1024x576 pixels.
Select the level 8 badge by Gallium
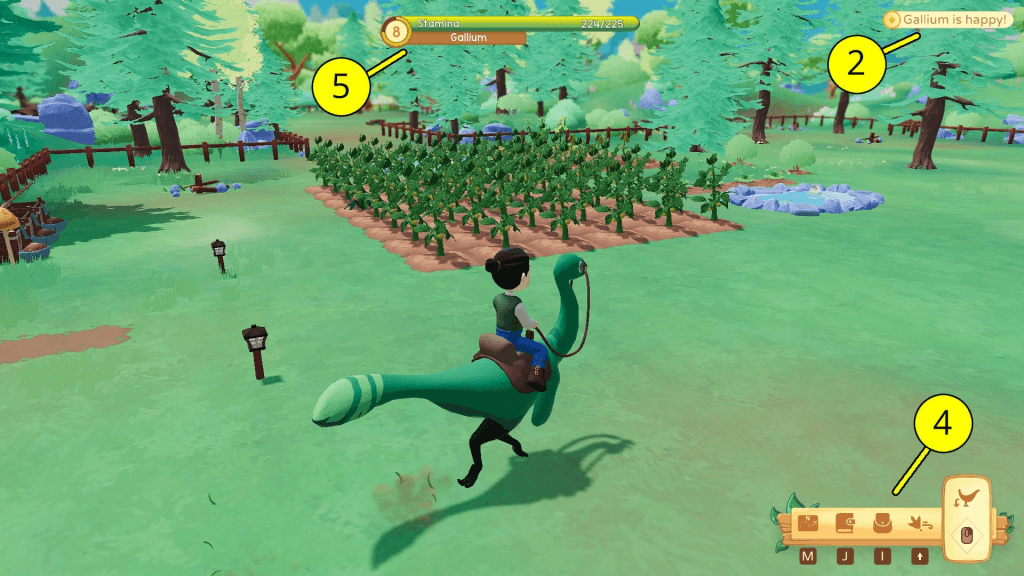(398, 32)
